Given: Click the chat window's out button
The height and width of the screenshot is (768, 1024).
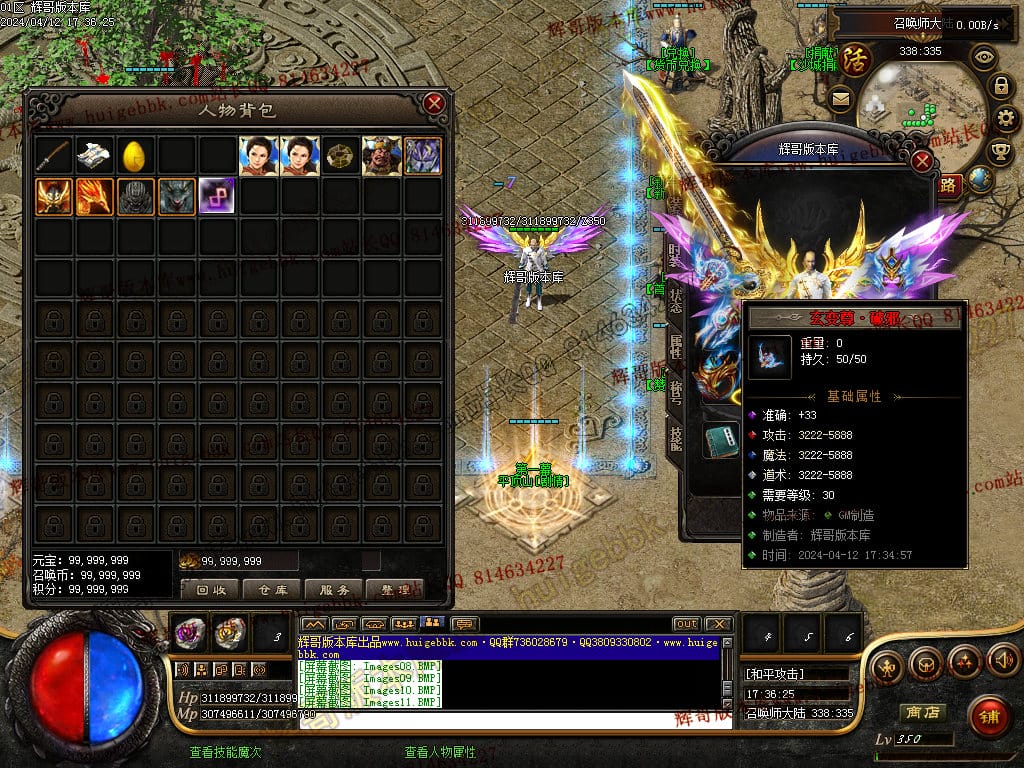Looking at the screenshot, I should coord(686,624).
